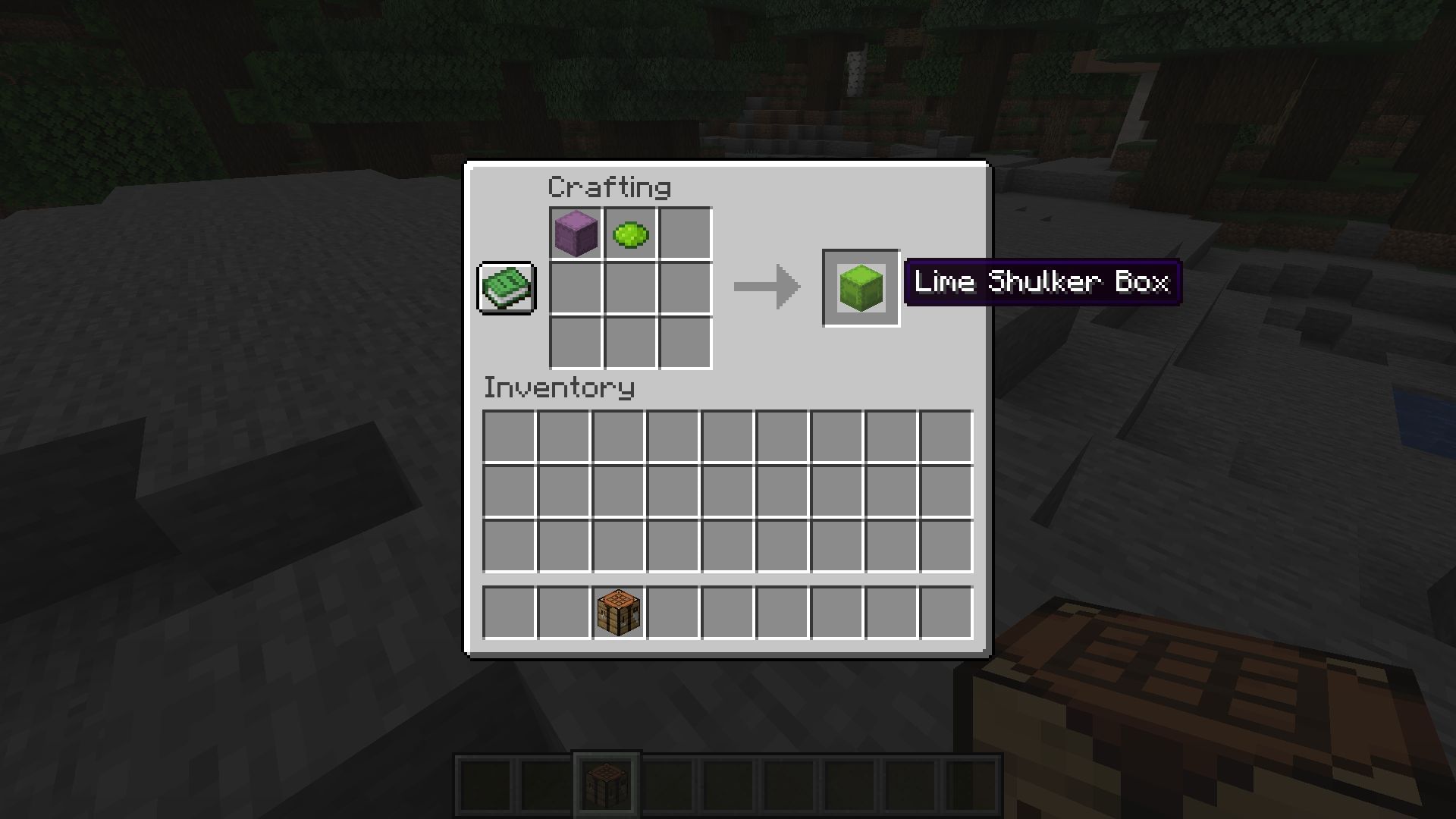This screenshot has height=819, width=1456.
Task: Select the crafting table in the inventory
Action: click(x=618, y=613)
